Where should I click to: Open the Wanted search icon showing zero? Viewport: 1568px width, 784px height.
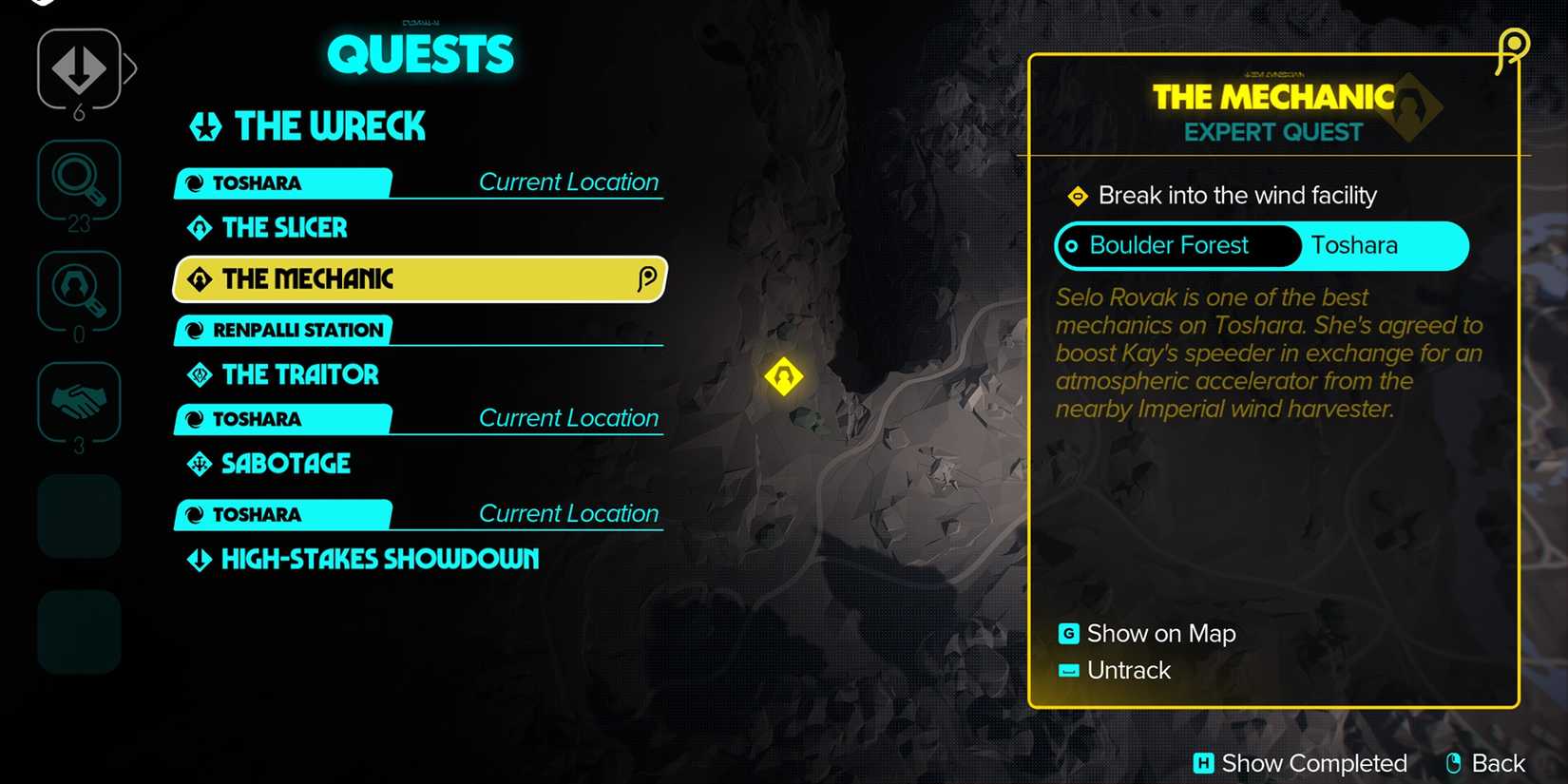79,291
